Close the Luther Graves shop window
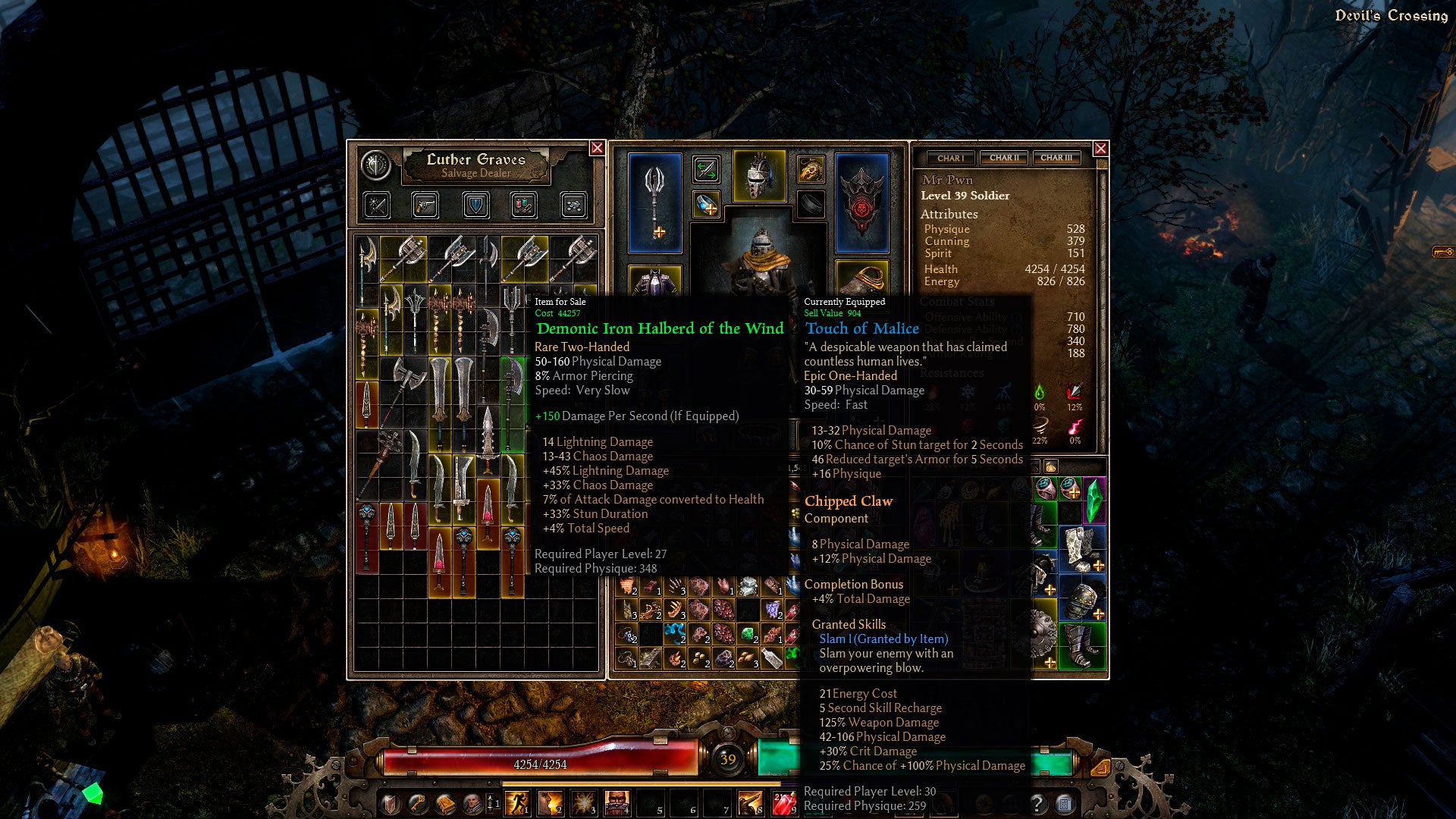This screenshot has width=1456, height=819. [597, 148]
